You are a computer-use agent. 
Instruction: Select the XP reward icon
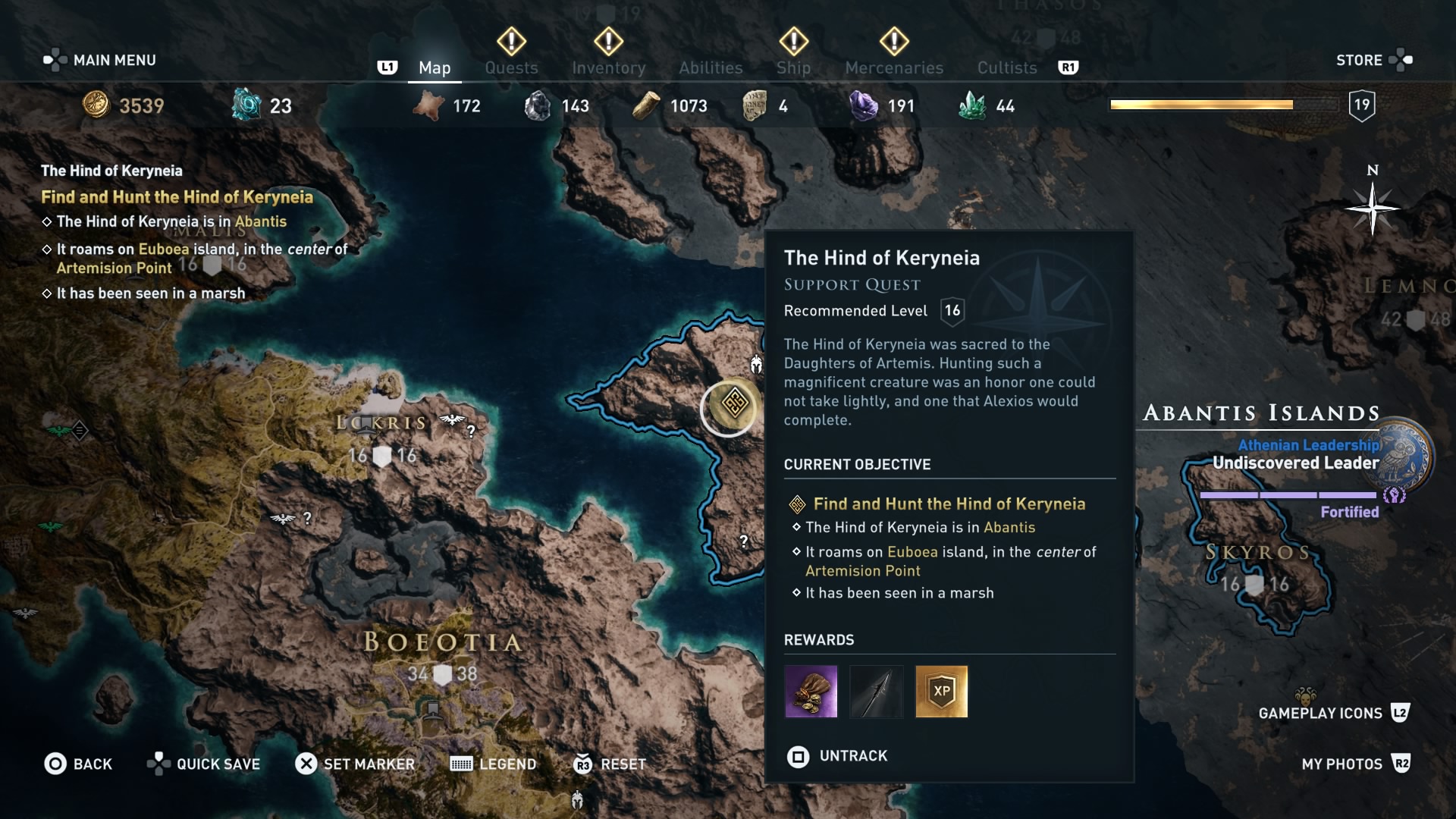coord(941,692)
